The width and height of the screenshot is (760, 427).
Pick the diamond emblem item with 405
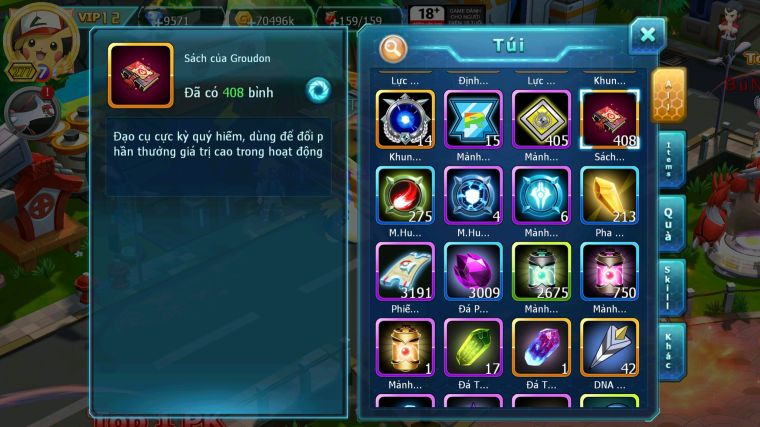[541, 119]
